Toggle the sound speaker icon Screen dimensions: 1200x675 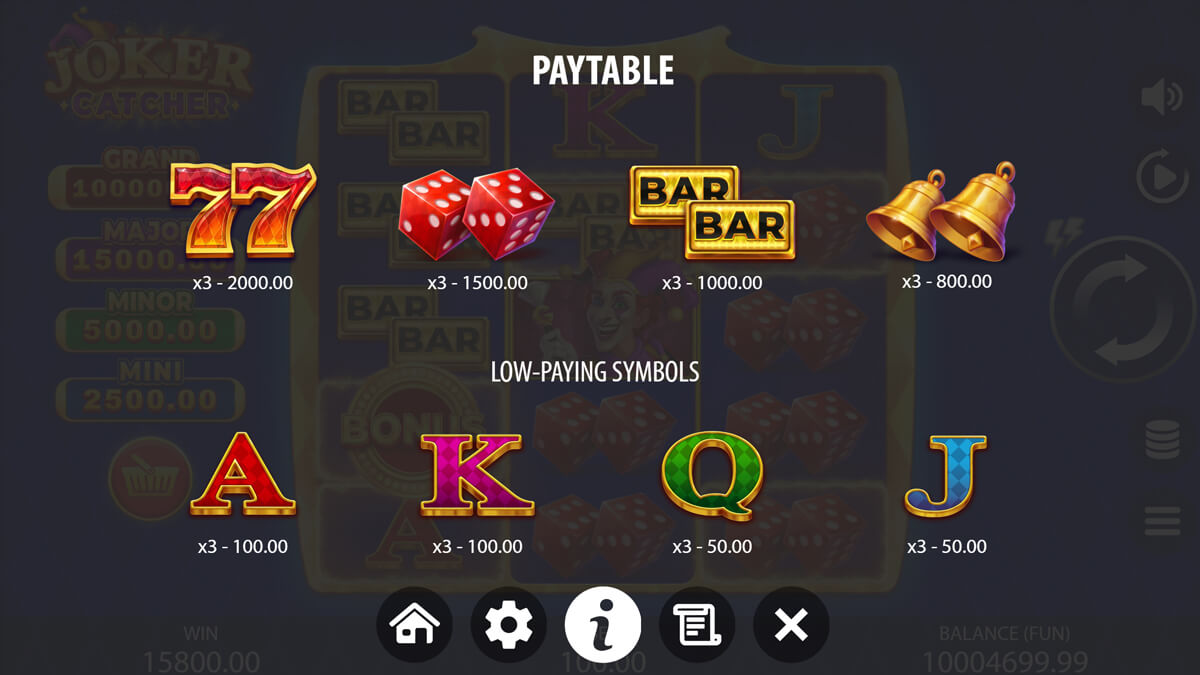[1162, 97]
